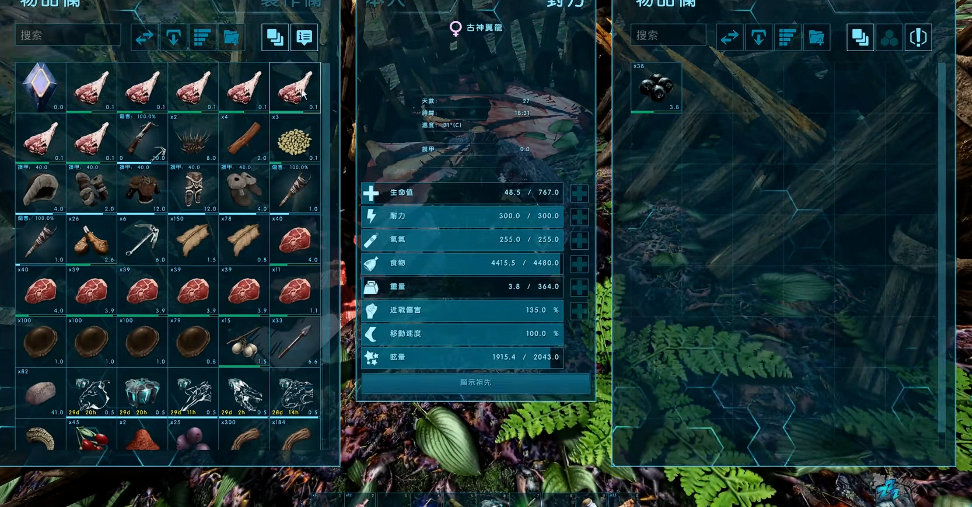Select the black berries stack in creature inventory
This screenshot has height=507, width=972.
click(656, 88)
